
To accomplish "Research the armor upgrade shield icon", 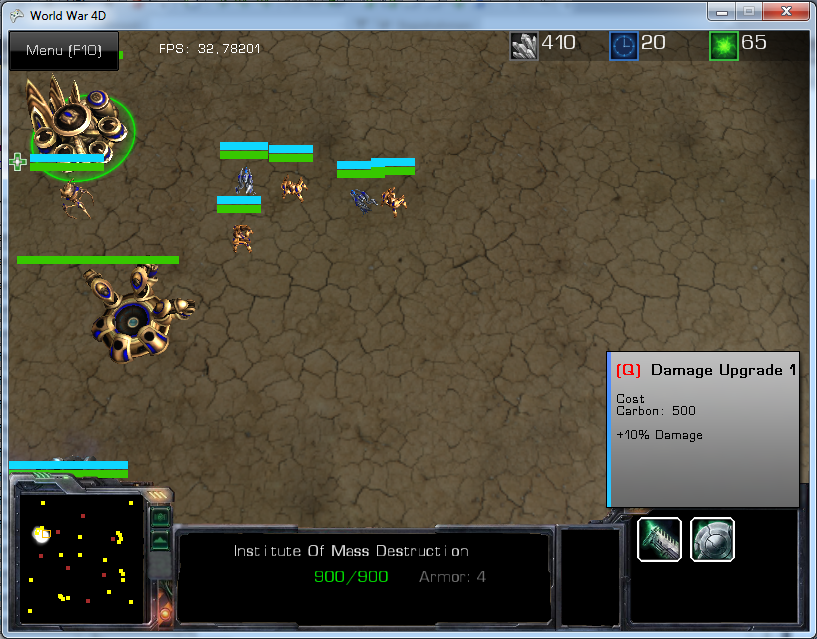I will [x=712, y=539].
